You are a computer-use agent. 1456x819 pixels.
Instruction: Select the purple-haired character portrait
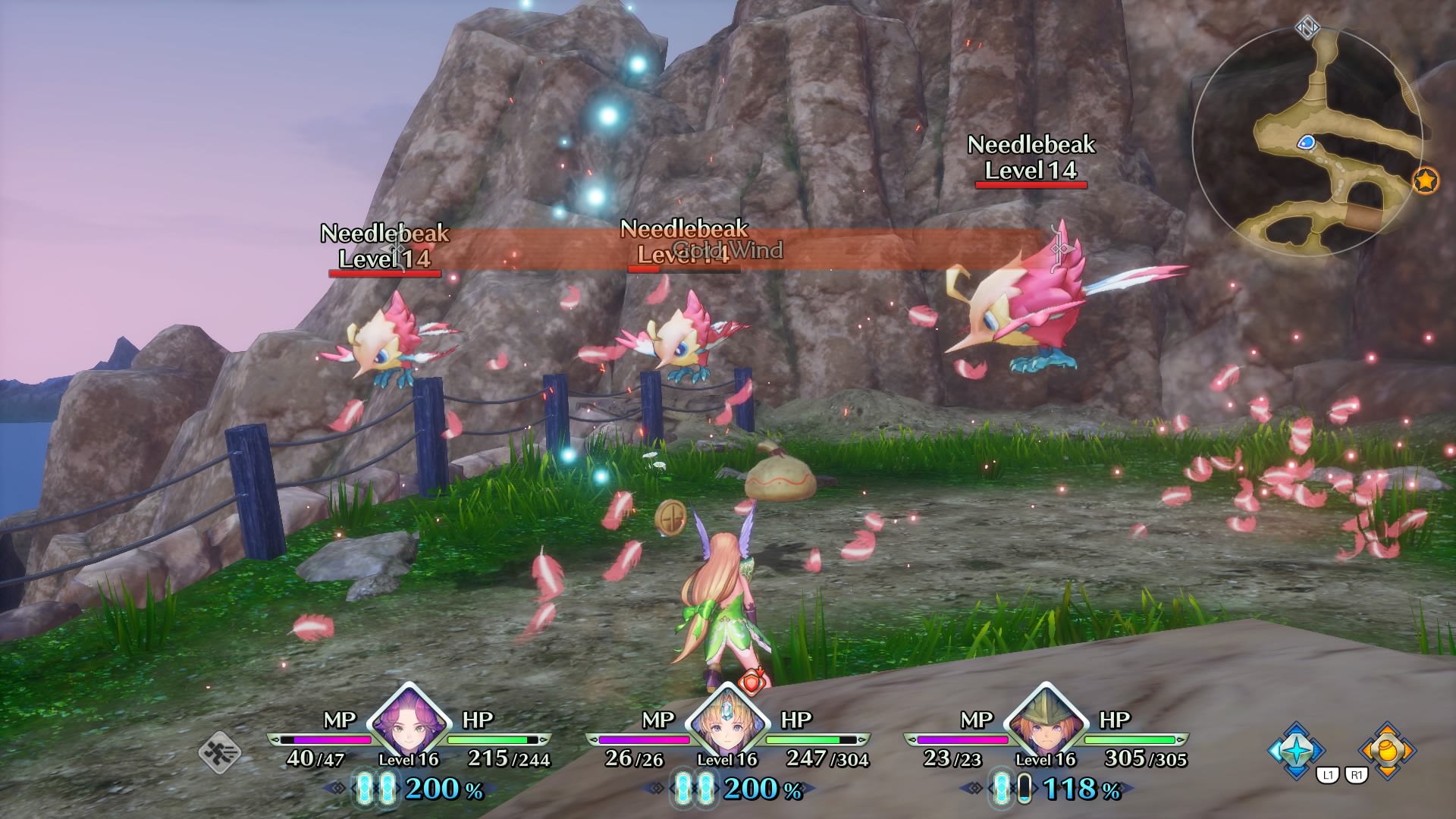pos(409,723)
